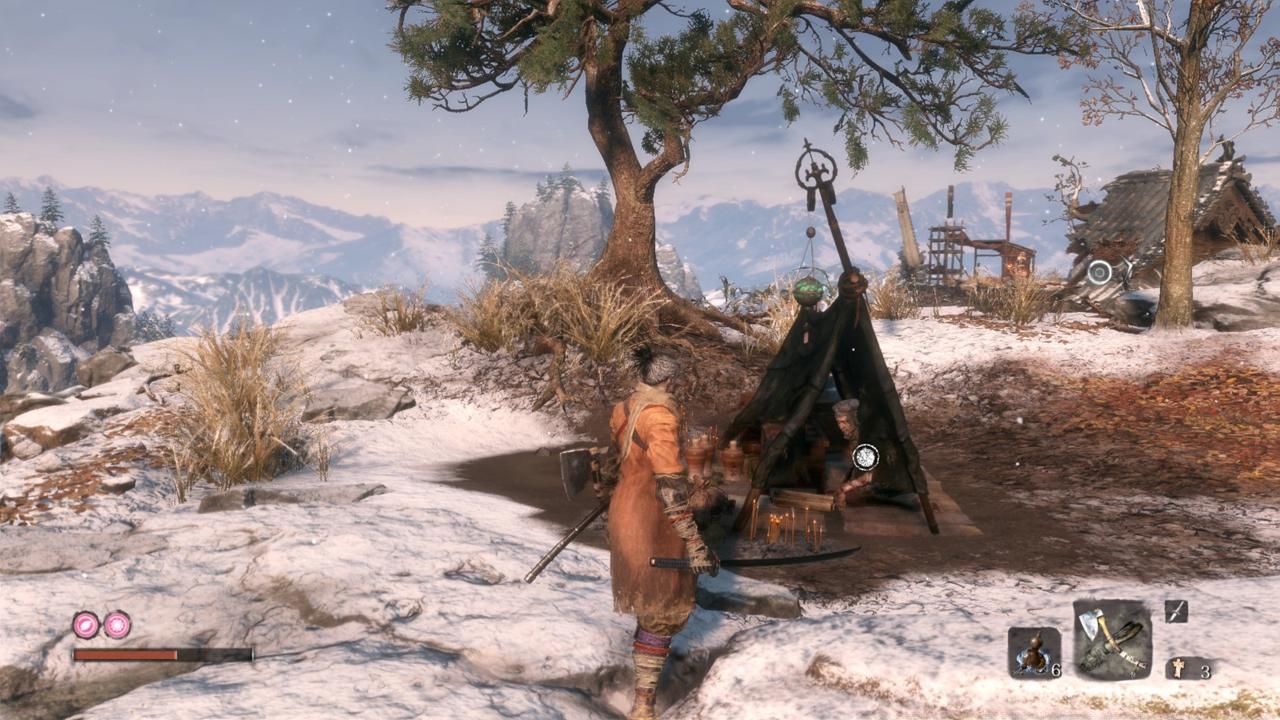Click the gourd count number 6
Viewport: 1280px width, 720px height.
(x=1057, y=670)
